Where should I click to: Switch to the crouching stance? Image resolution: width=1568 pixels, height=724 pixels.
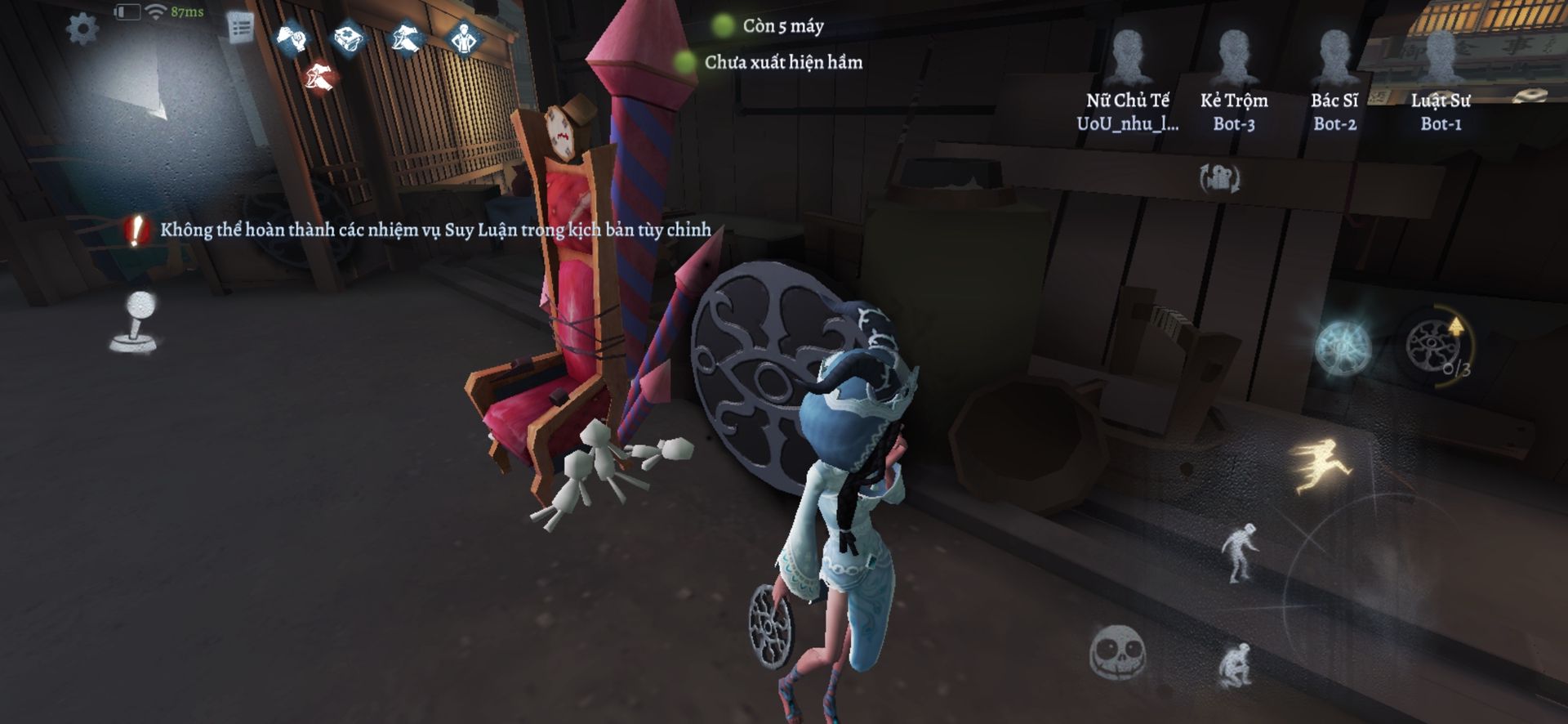[x=1236, y=664]
